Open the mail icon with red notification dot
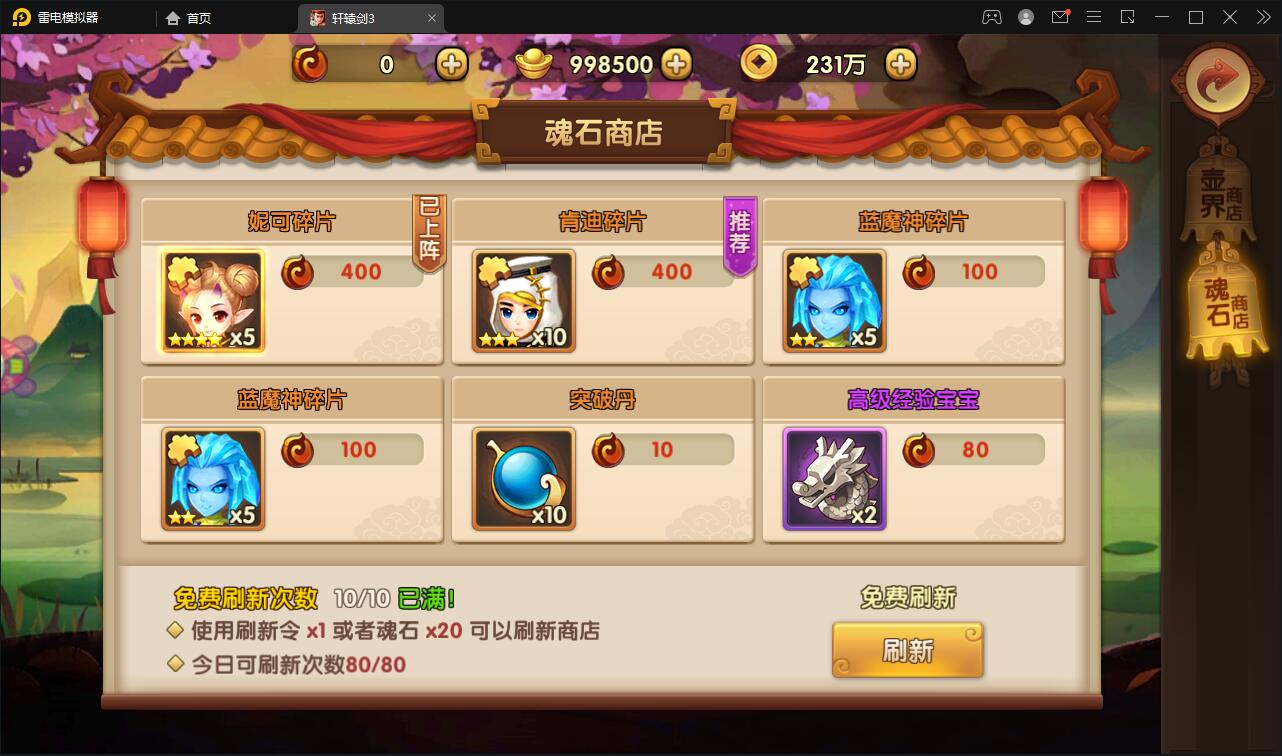This screenshot has width=1282, height=756. 1060,17
